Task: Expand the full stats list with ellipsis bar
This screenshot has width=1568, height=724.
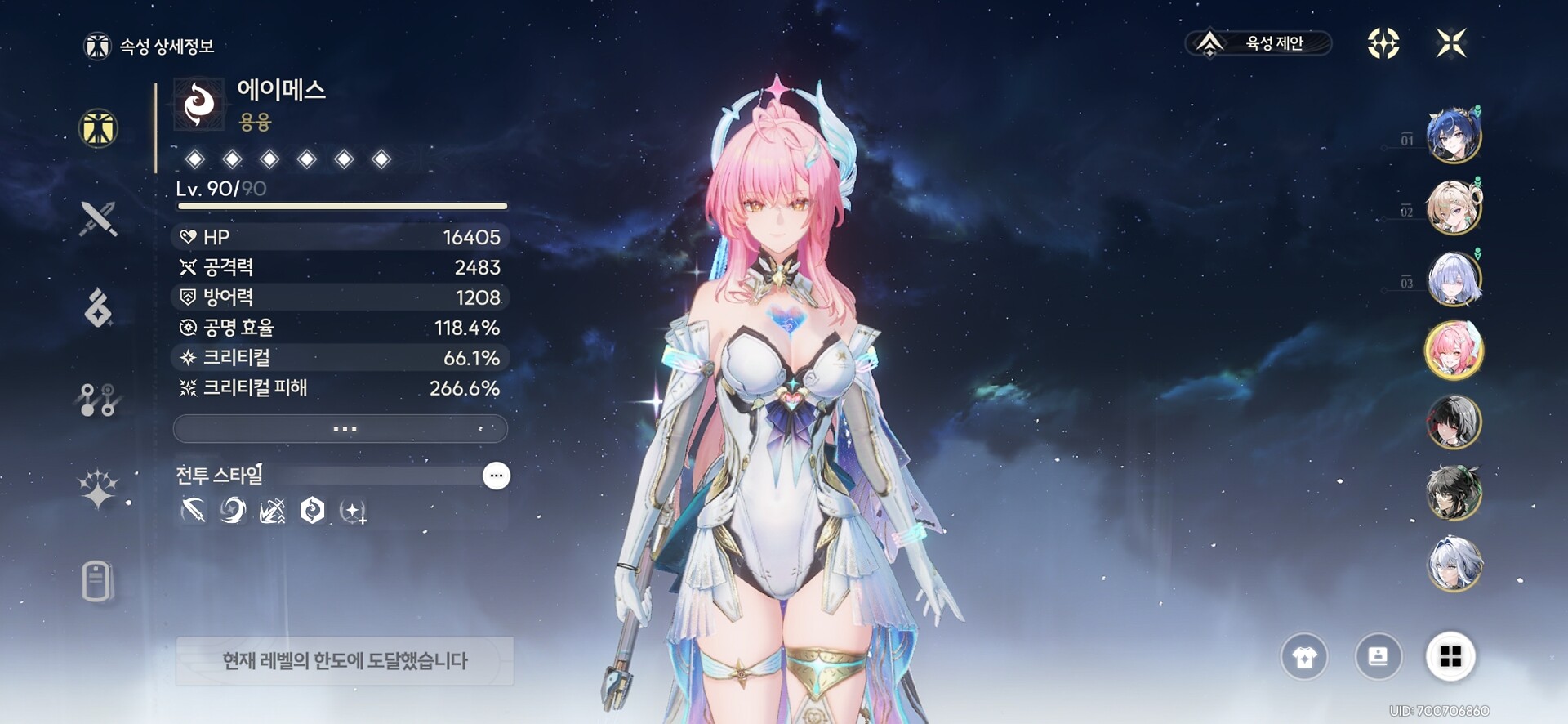Action: click(341, 428)
